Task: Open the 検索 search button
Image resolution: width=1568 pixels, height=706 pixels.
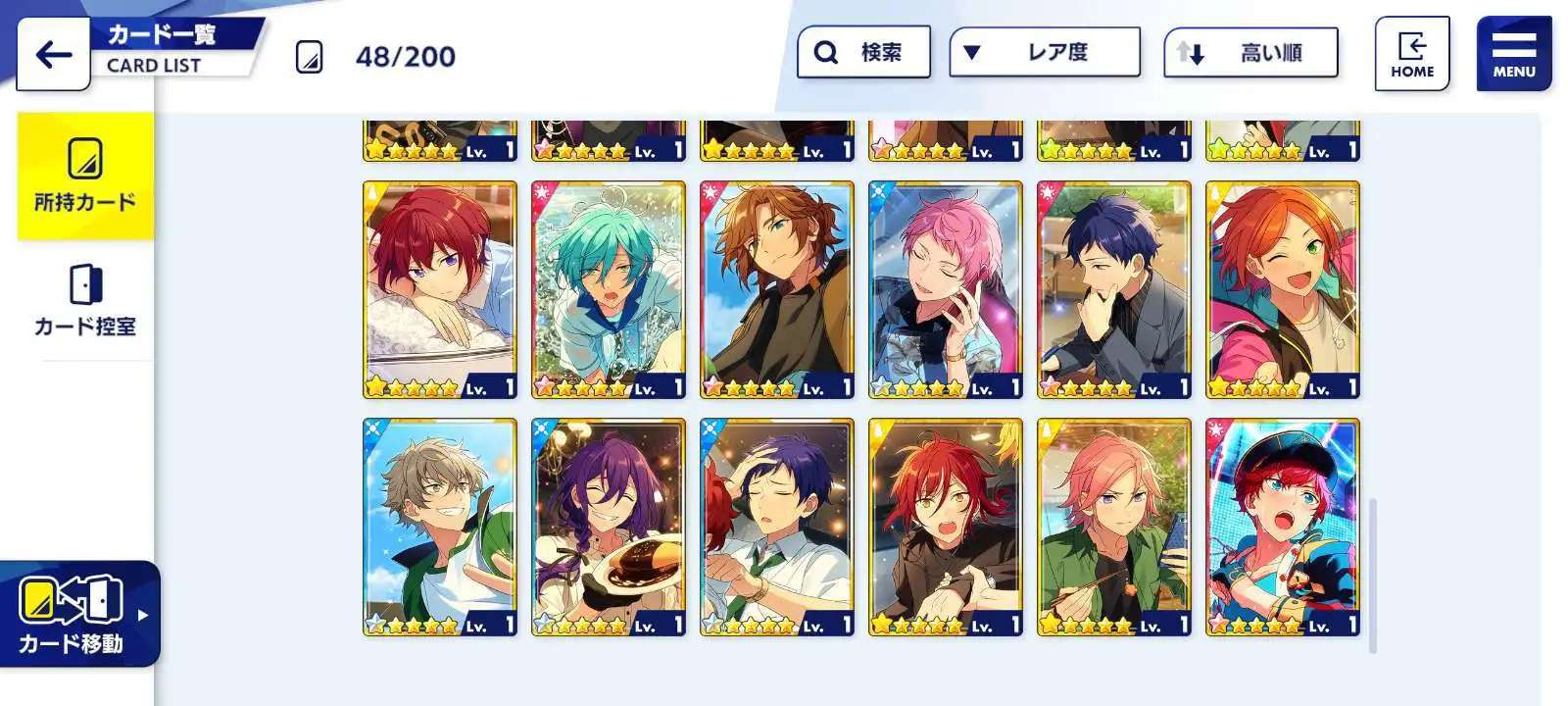Action: click(863, 52)
